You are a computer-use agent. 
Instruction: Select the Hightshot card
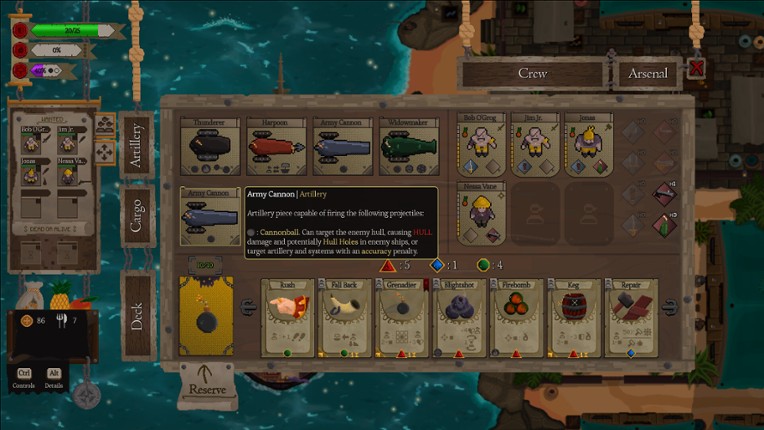pos(459,317)
